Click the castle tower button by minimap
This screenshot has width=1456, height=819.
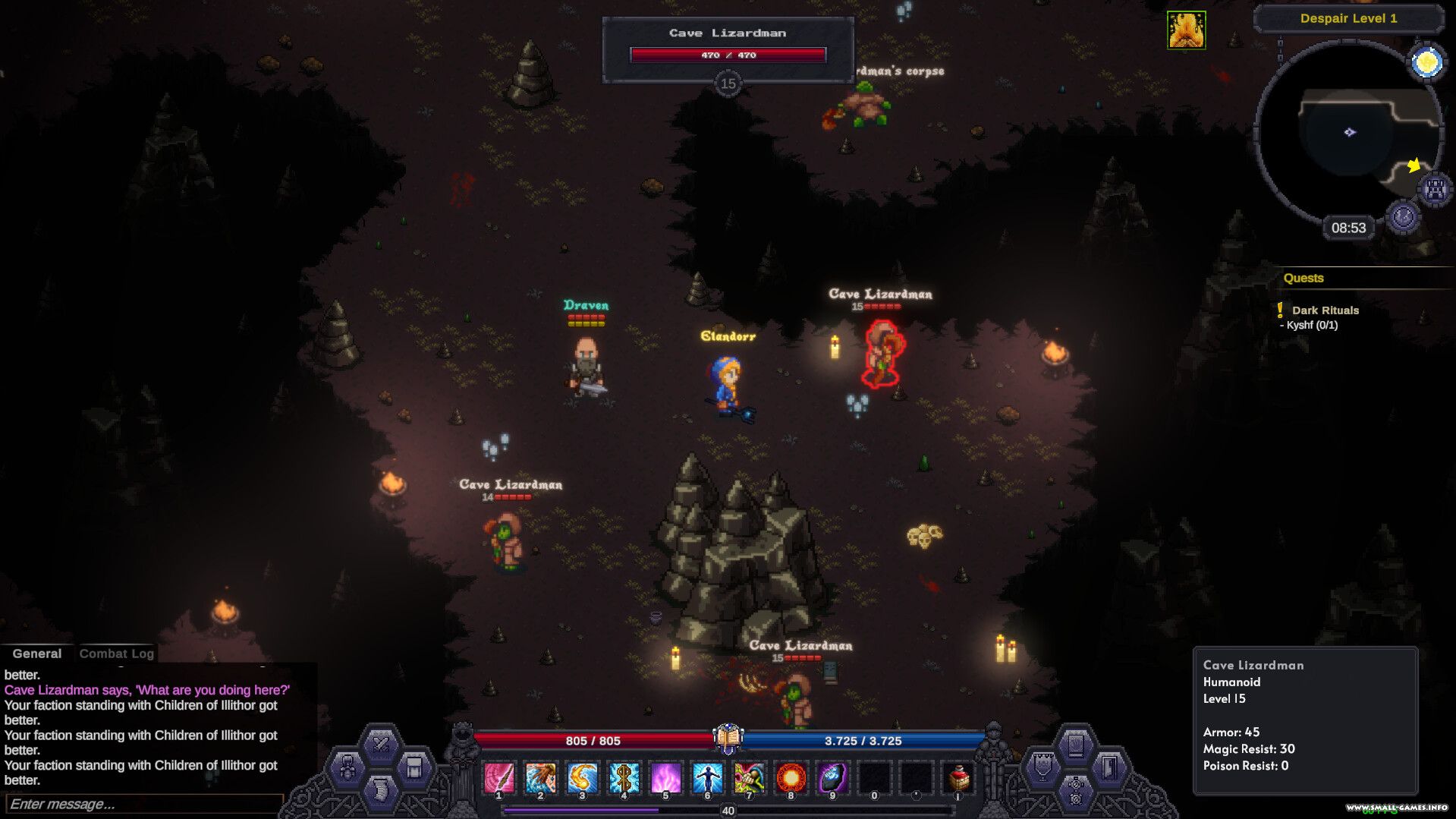(x=1434, y=189)
